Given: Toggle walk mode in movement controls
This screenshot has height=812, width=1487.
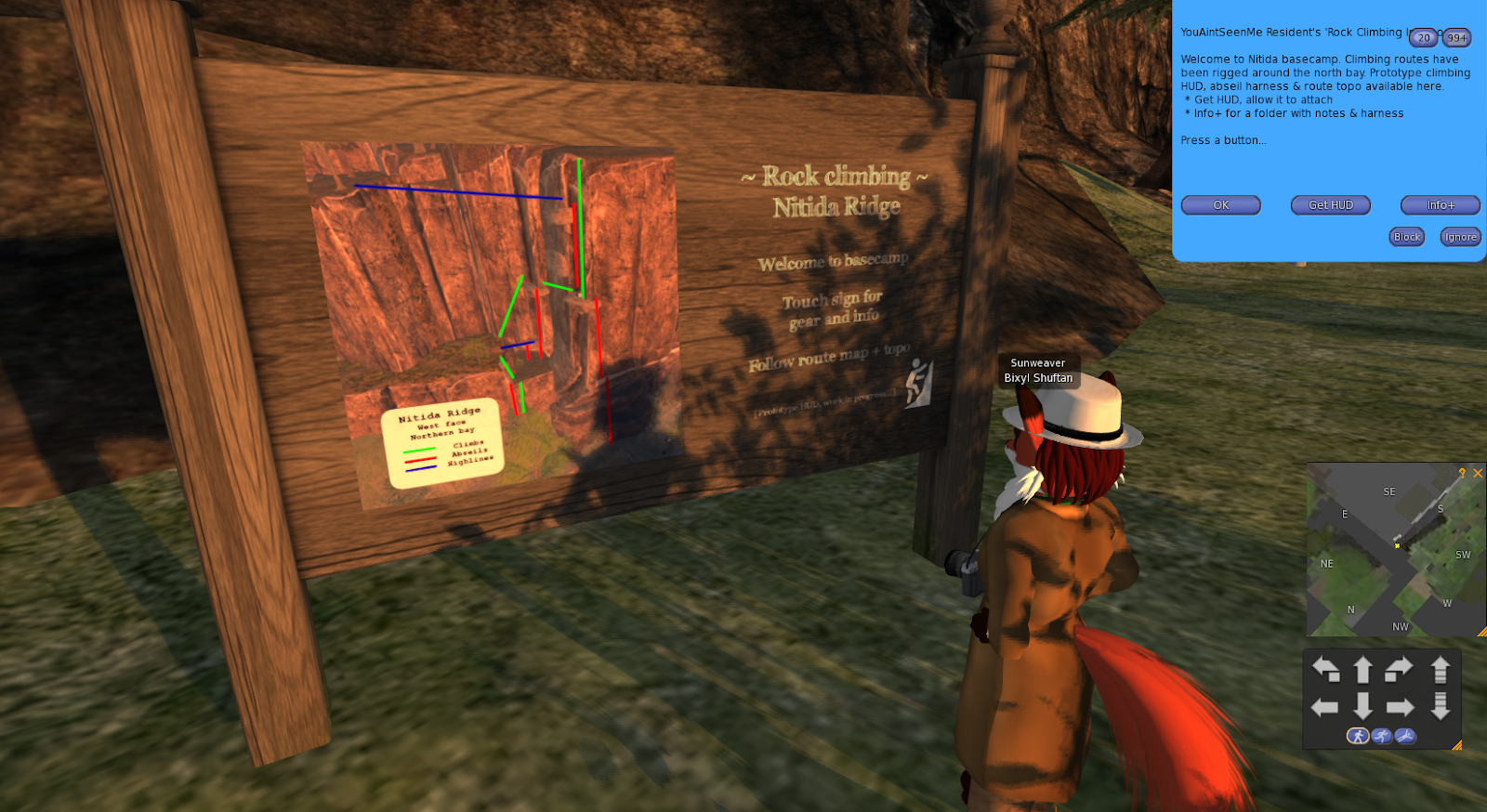Looking at the screenshot, I should click(x=1359, y=735).
